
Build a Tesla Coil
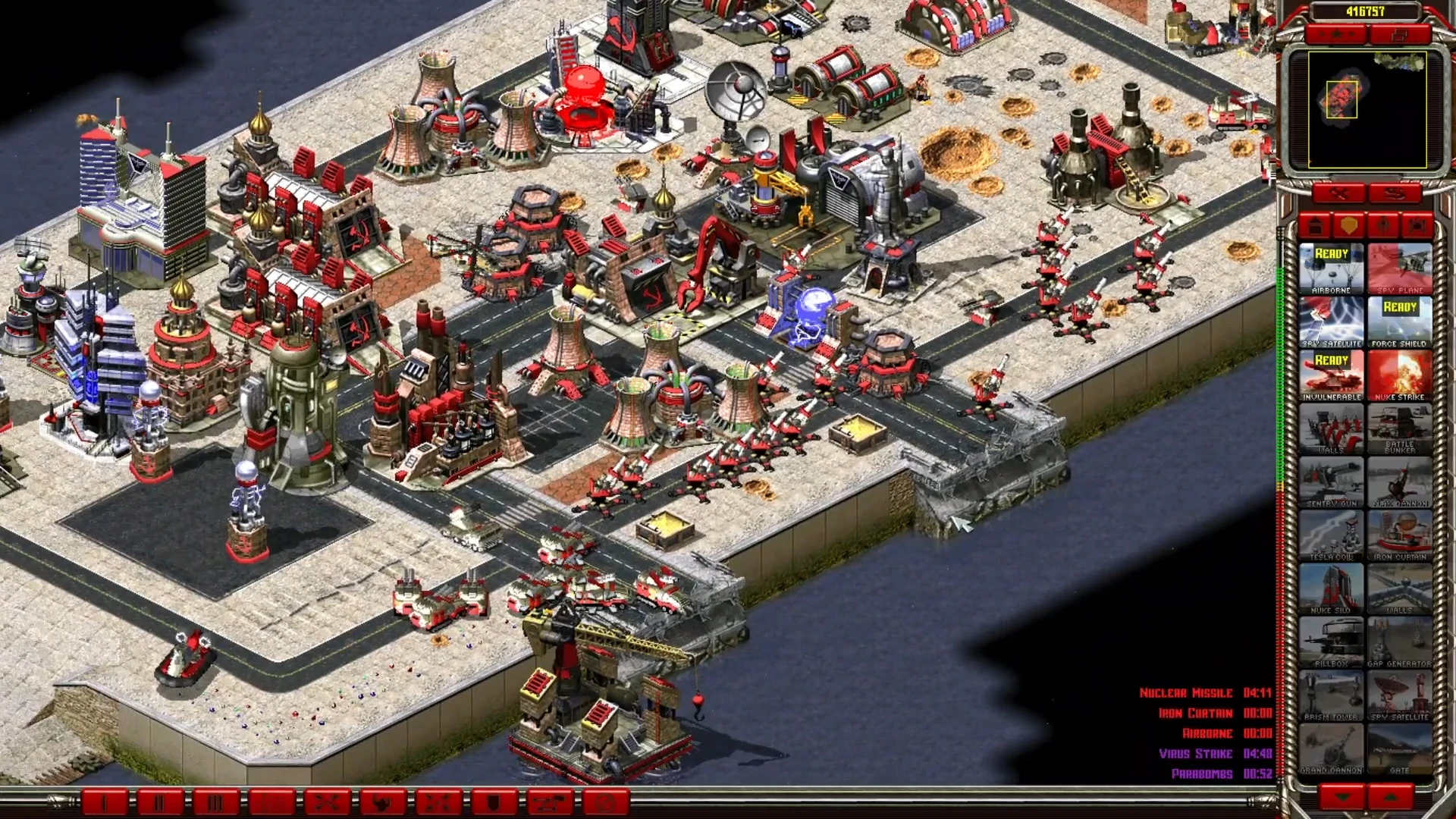click(1331, 535)
